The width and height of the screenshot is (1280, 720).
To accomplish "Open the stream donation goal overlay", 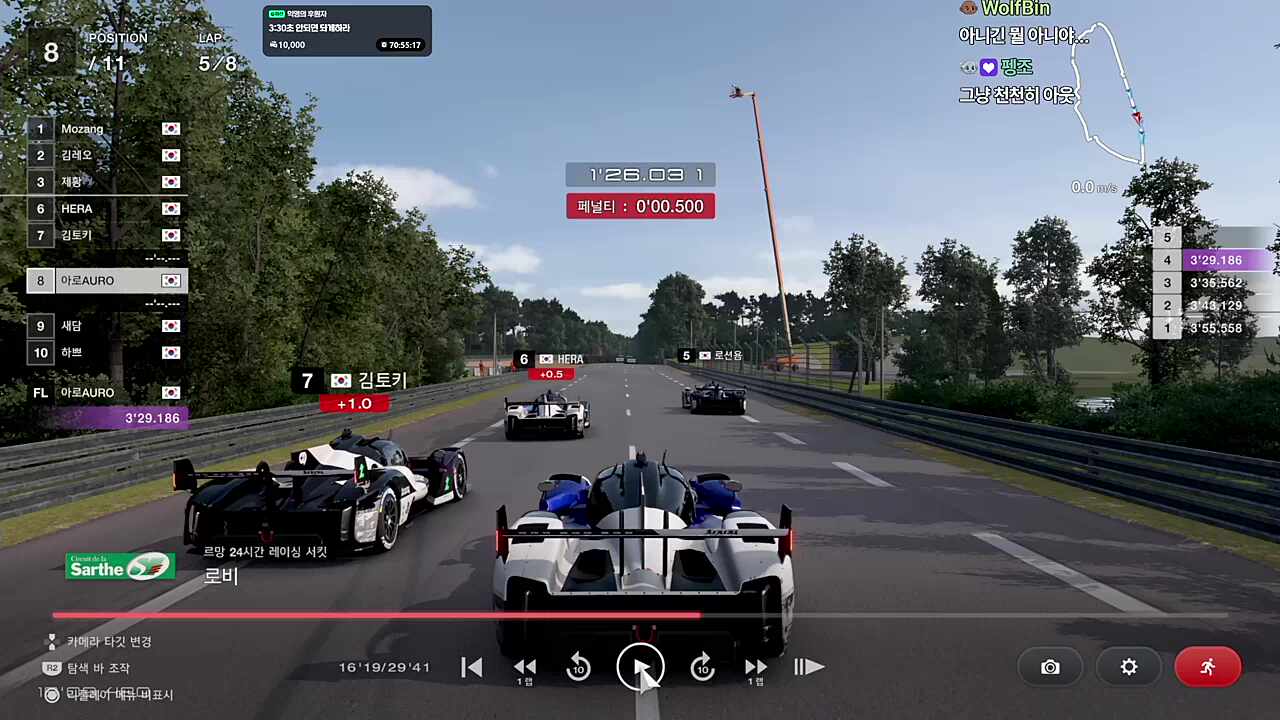I will pyautogui.click(x=347, y=31).
